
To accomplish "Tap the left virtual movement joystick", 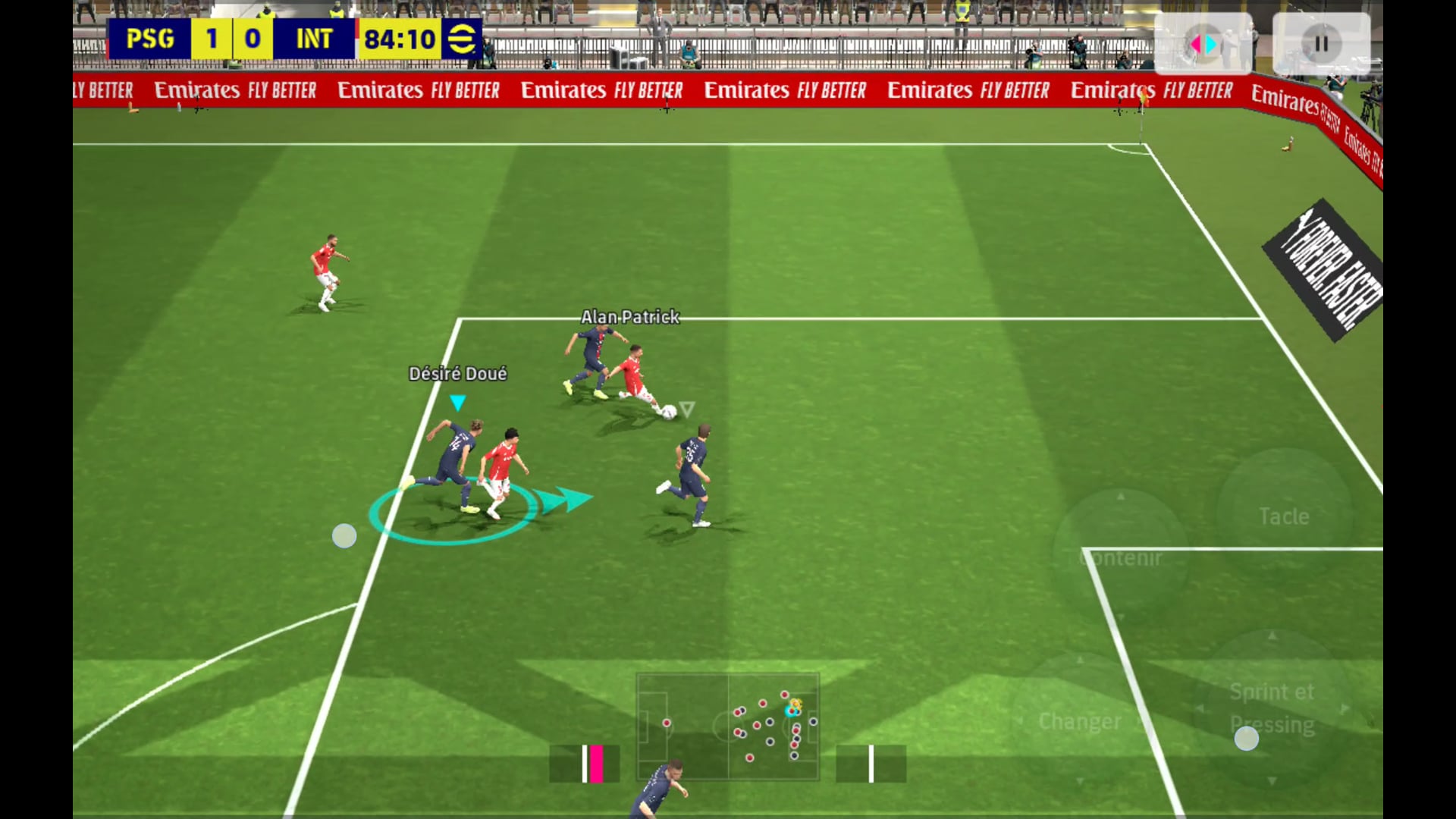I will tap(345, 536).
